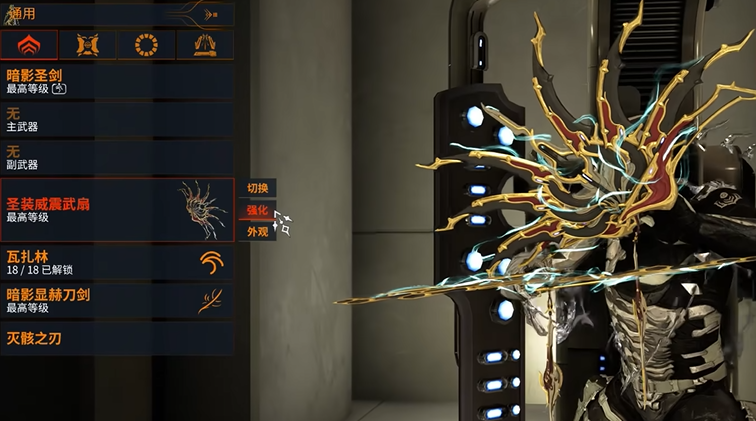Select the Warframe tab with the lotus icon

click(29, 45)
